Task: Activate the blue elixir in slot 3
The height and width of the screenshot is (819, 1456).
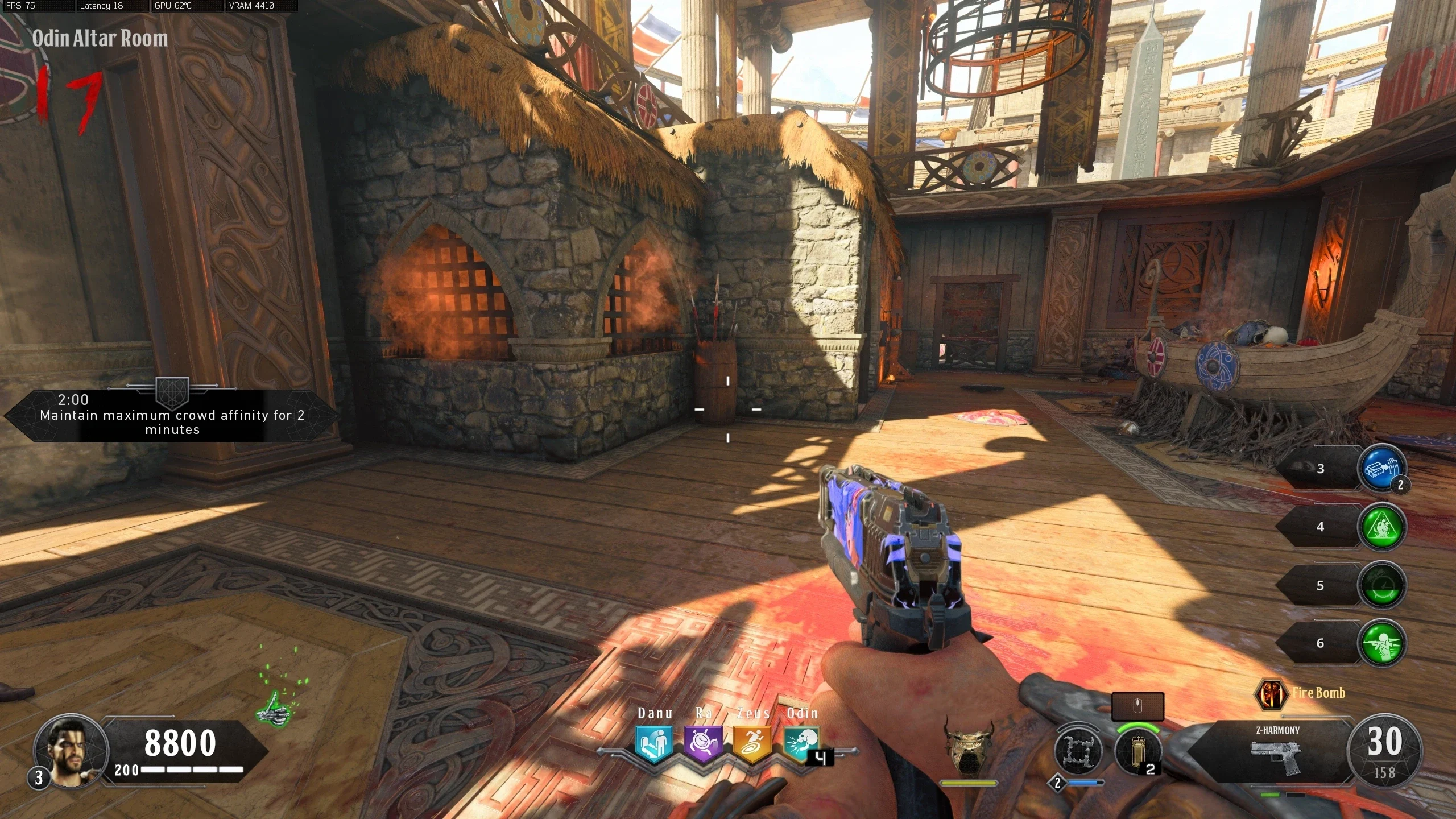Action: [x=1381, y=469]
